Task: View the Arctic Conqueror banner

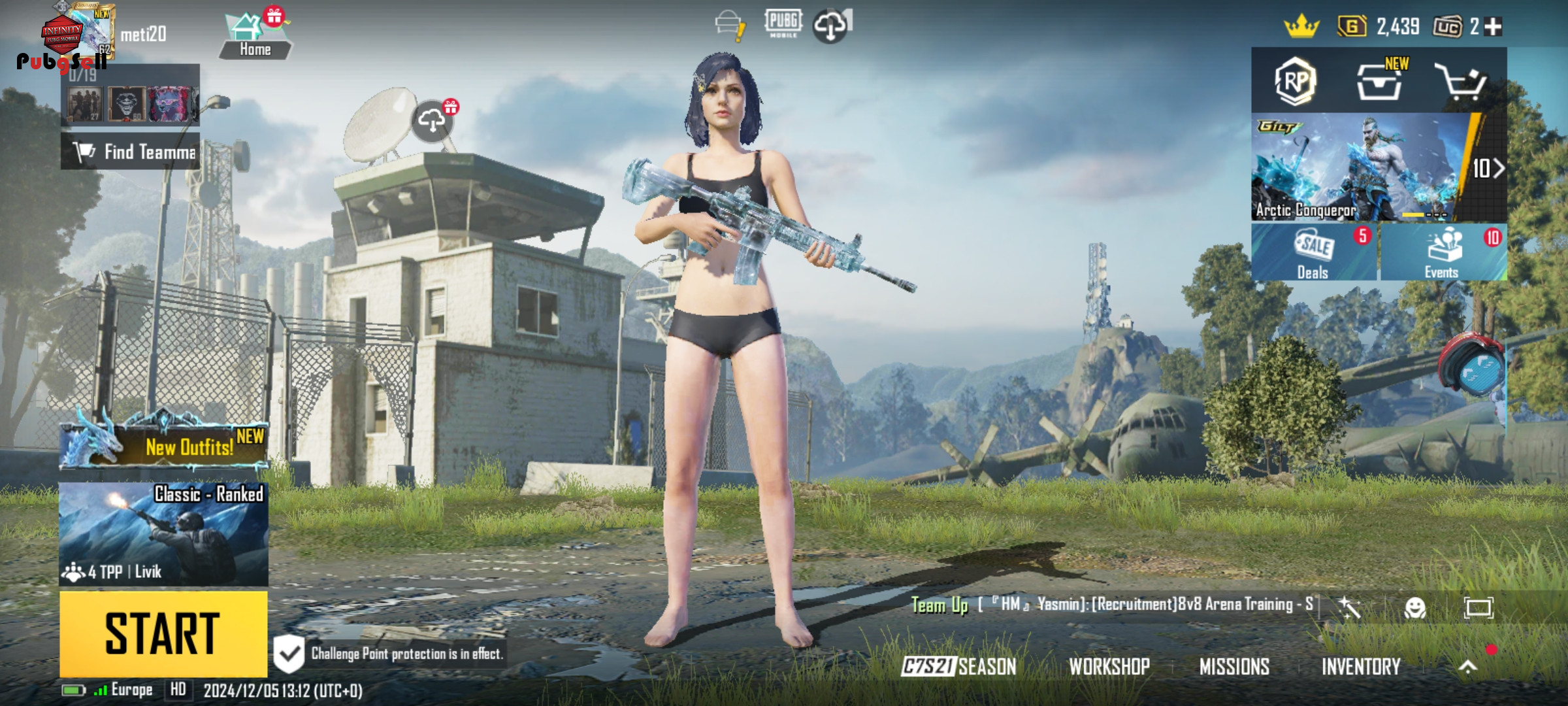Action: 1359,168
